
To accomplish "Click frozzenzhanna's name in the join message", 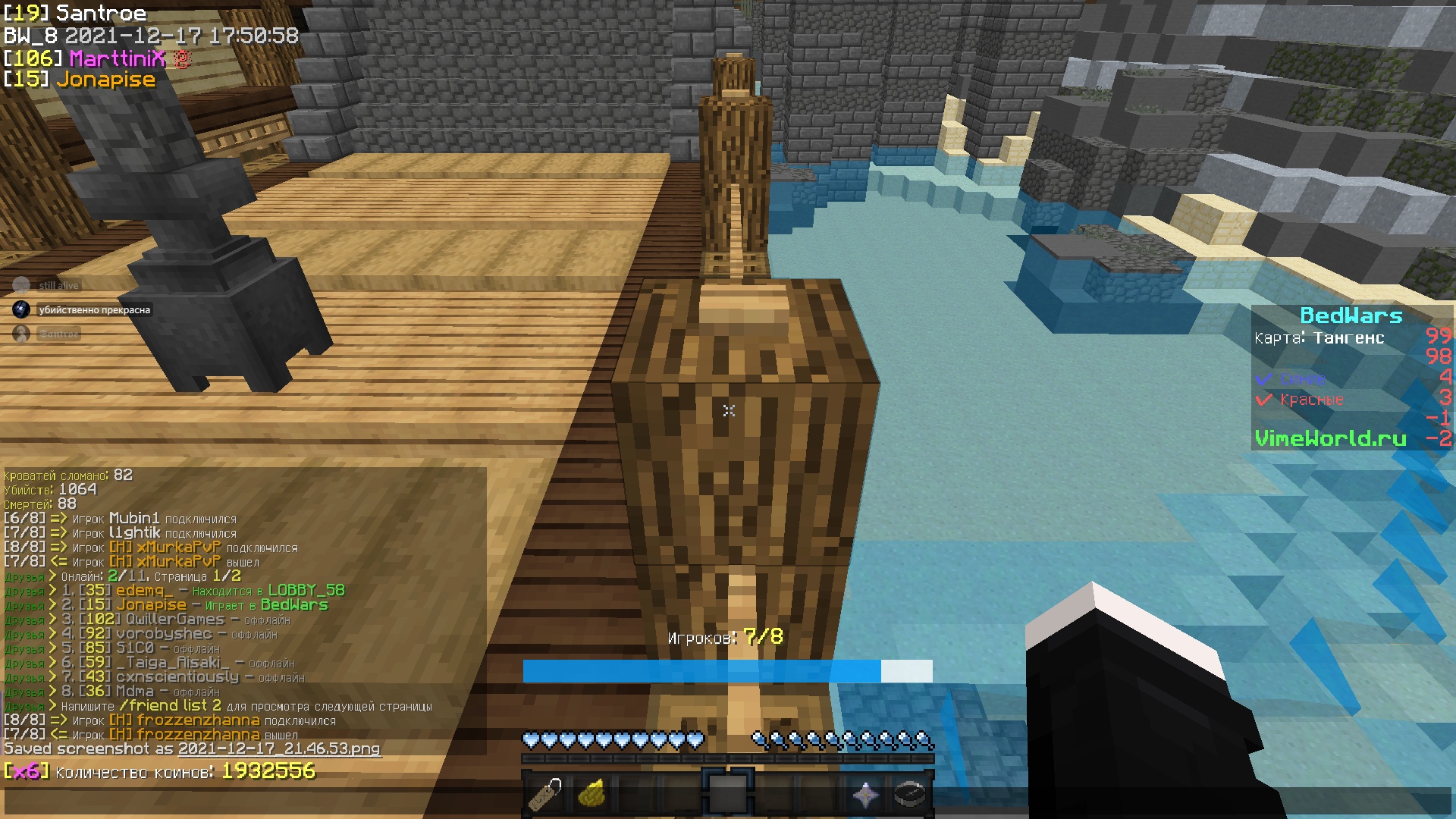I will (x=198, y=720).
